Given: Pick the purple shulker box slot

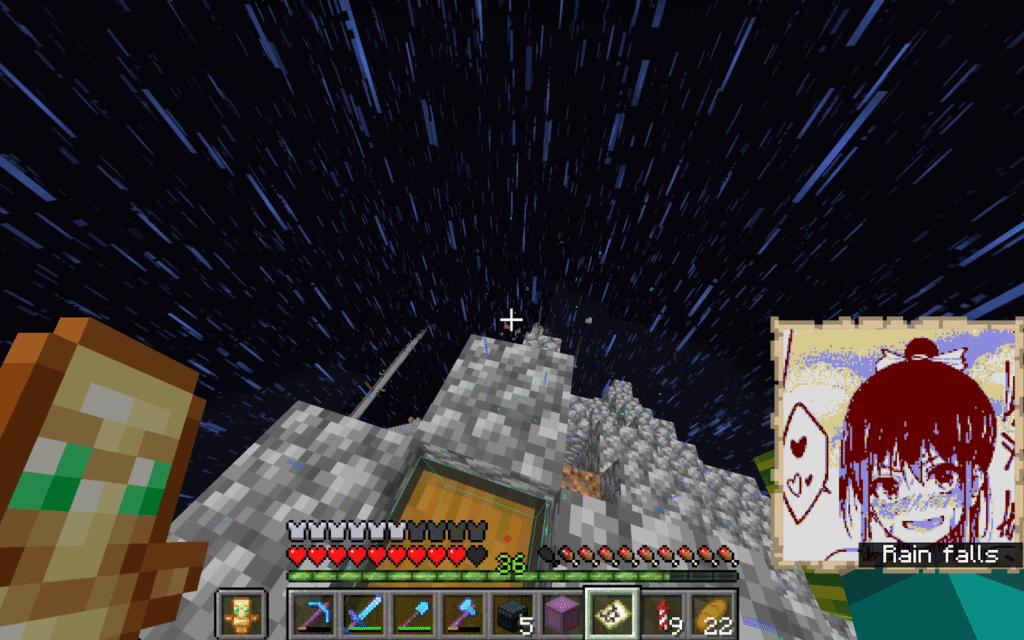Looking at the screenshot, I should coord(562,612).
